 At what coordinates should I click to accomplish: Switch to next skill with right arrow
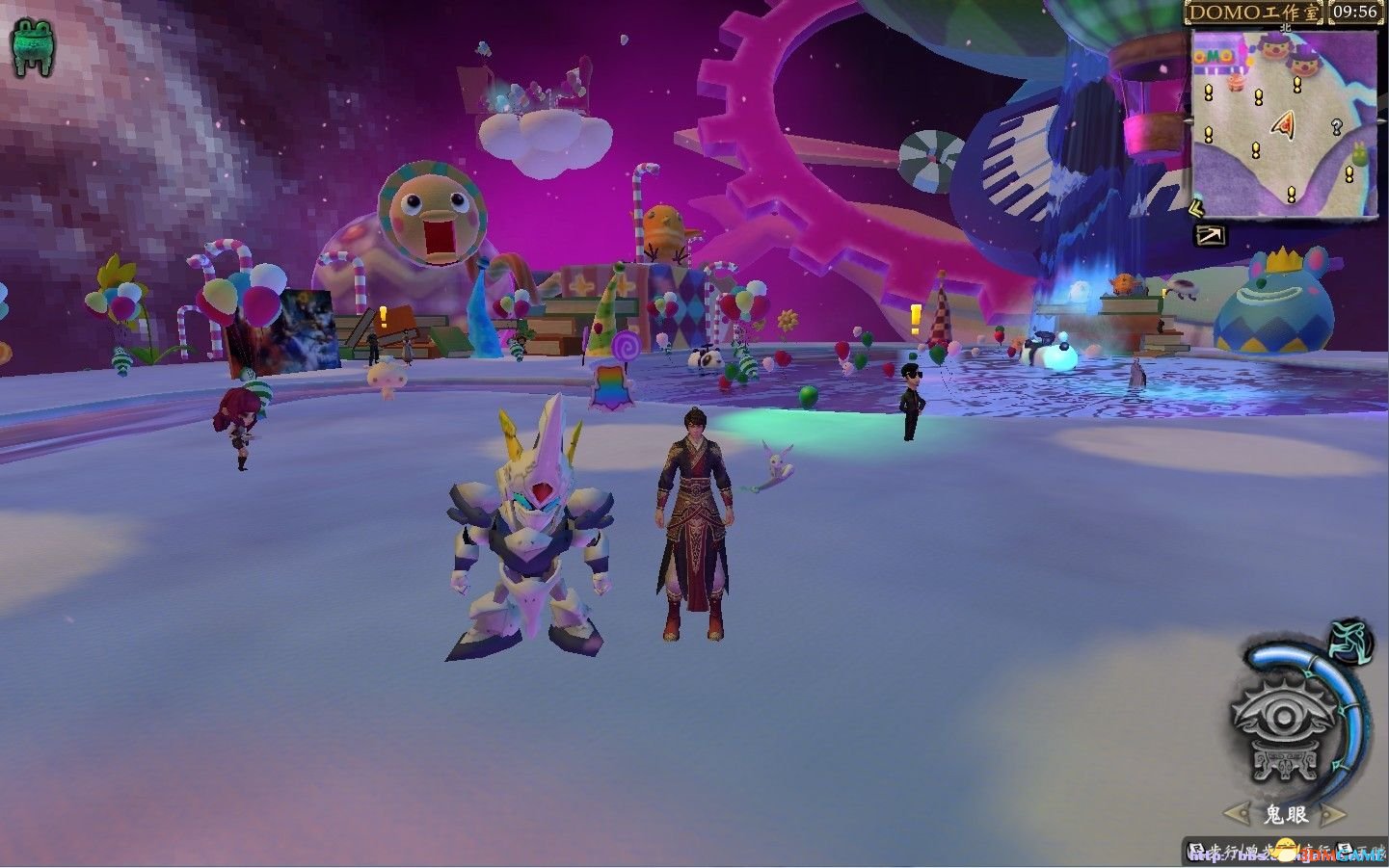(1332, 815)
